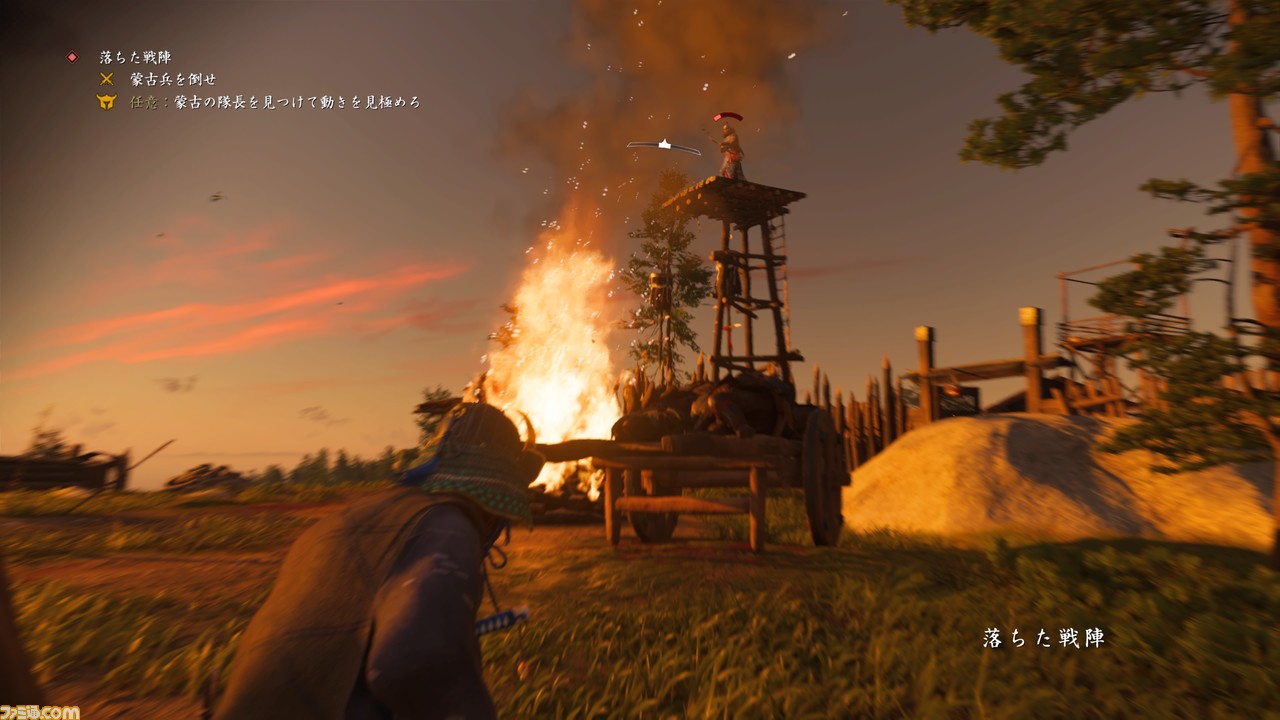The width and height of the screenshot is (1280, 720).
Task: Select the optional 蒙古の隊長 objective line
Action: click(275, 102)
